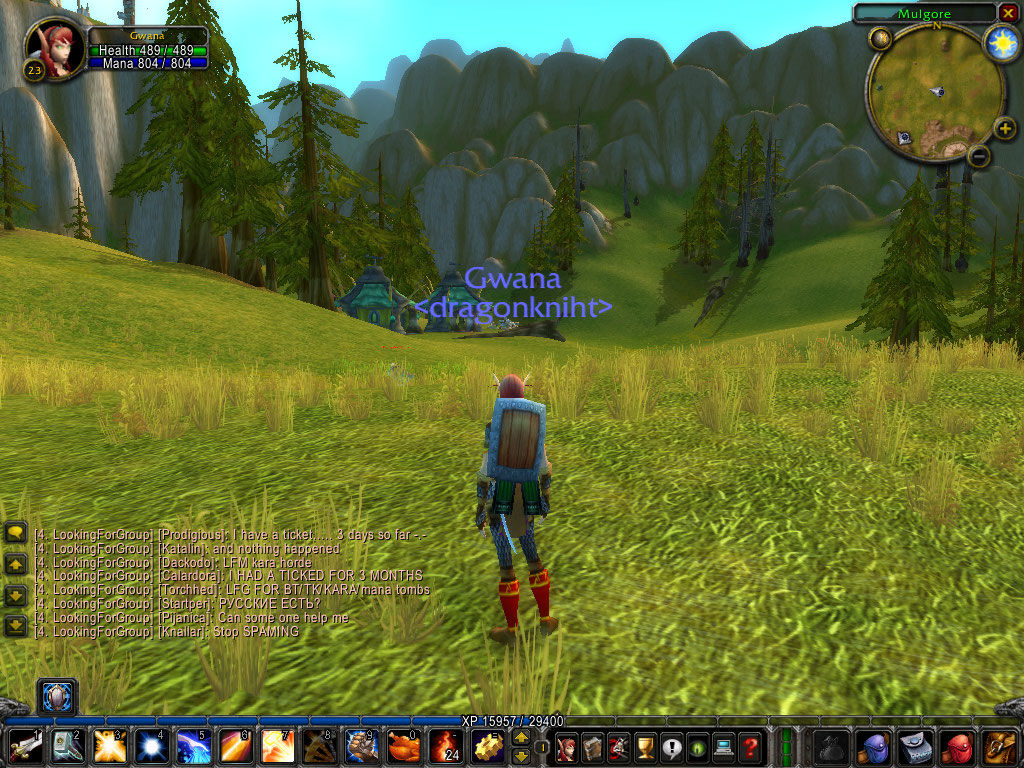Open the blue bag slot
The width and height of the screenshot is (1024, 768).
pos(875,746)
